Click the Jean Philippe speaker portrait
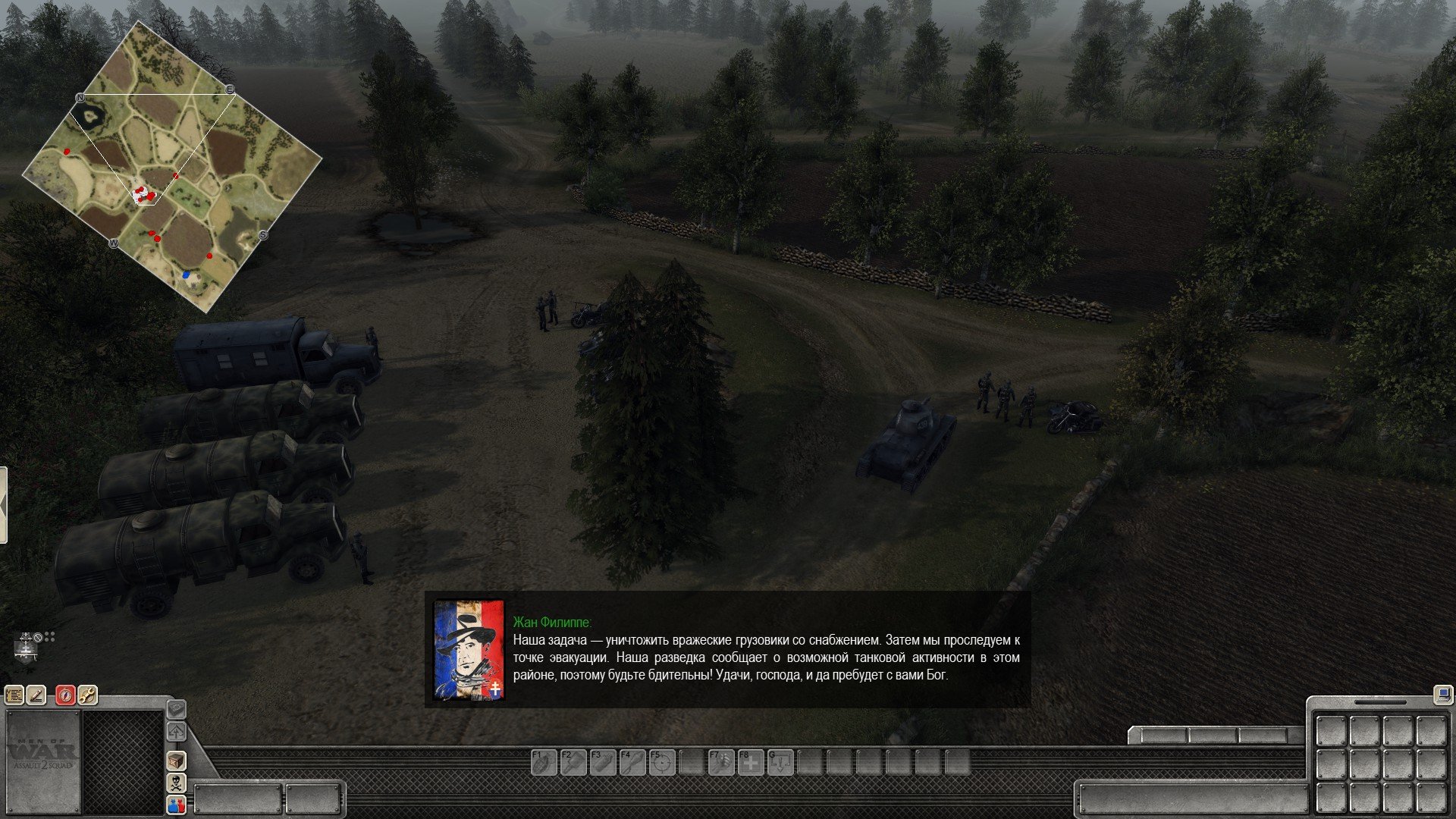The width and height of the screenshot is (1456, 819). tap(468, 650)
